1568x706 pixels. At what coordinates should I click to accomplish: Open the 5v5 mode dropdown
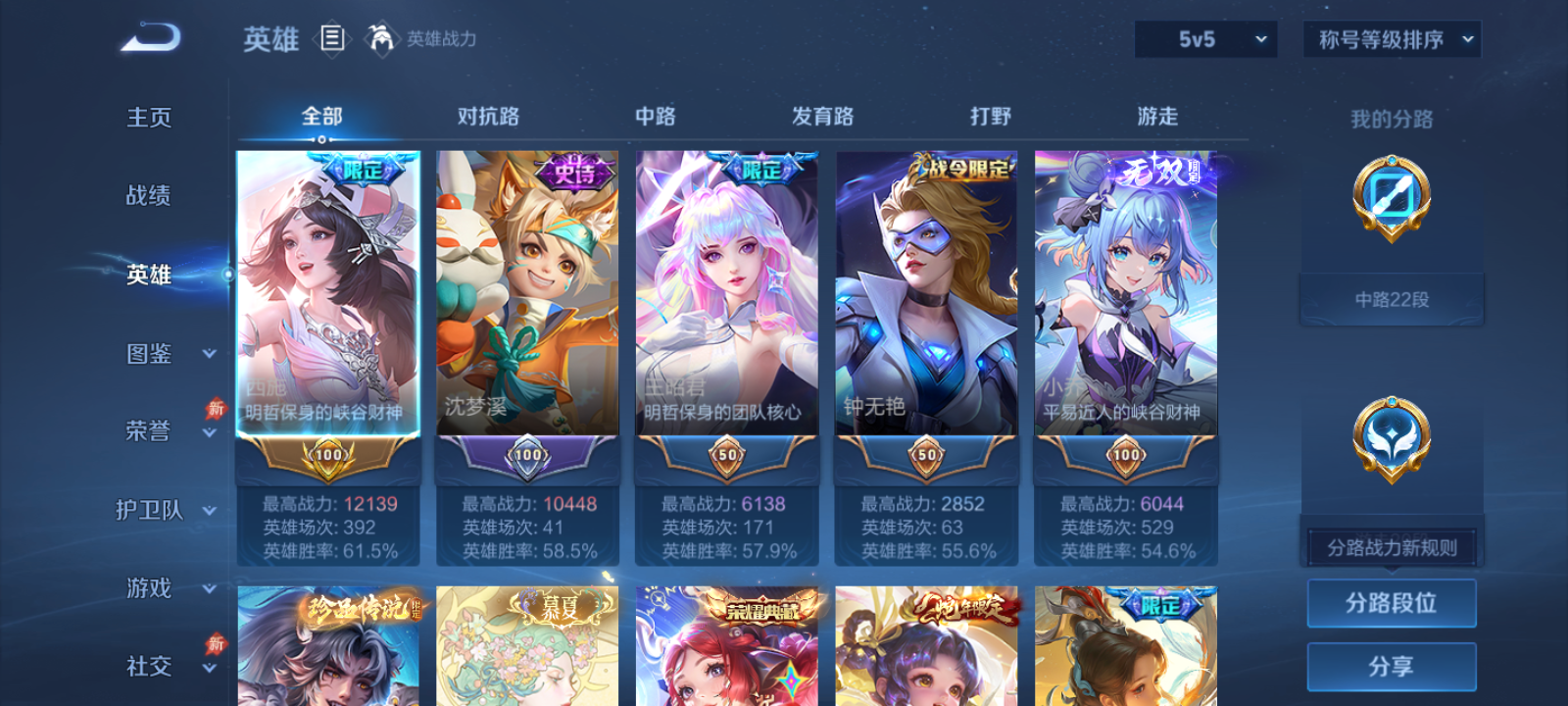click(1204, 39)
